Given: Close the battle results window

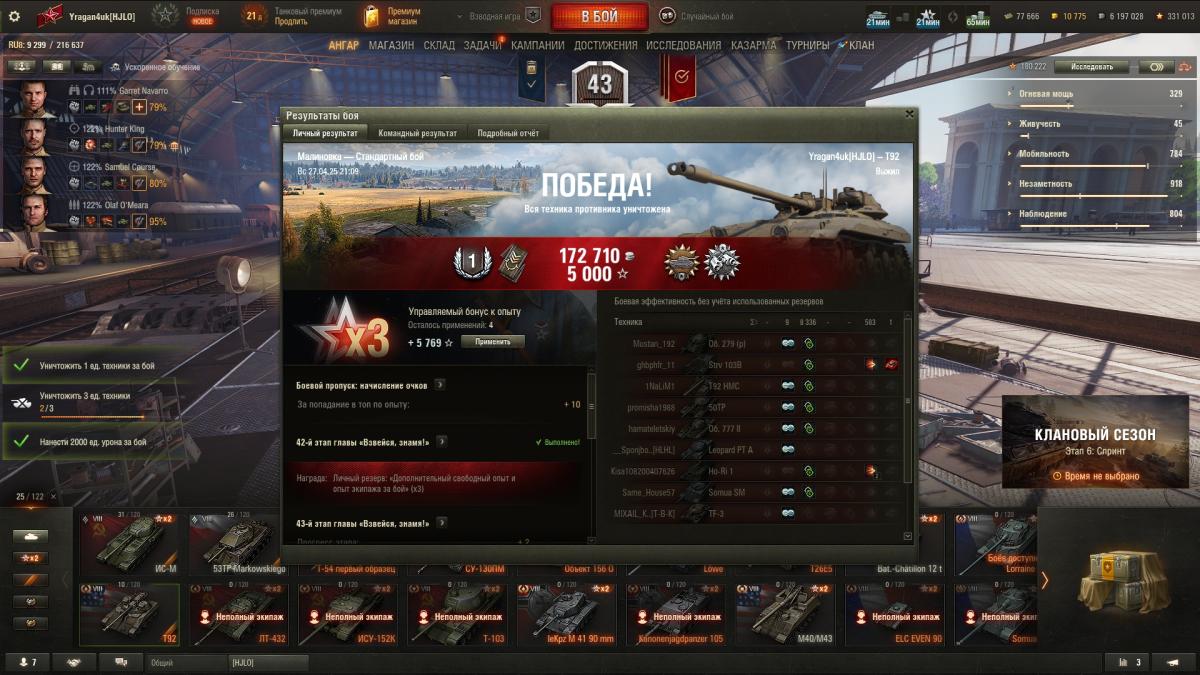Looking at the screenshot, I should click(908, 115).
